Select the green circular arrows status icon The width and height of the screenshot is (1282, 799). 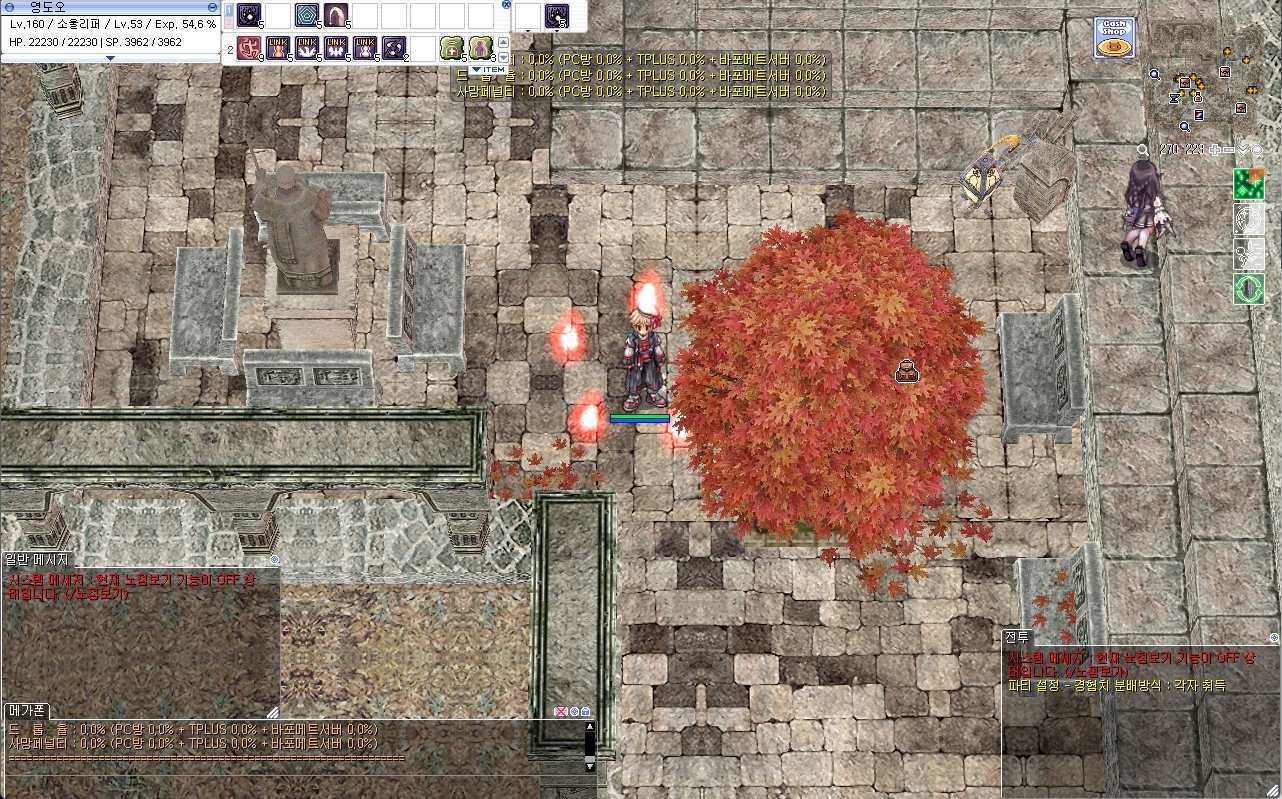(1248, 289)
